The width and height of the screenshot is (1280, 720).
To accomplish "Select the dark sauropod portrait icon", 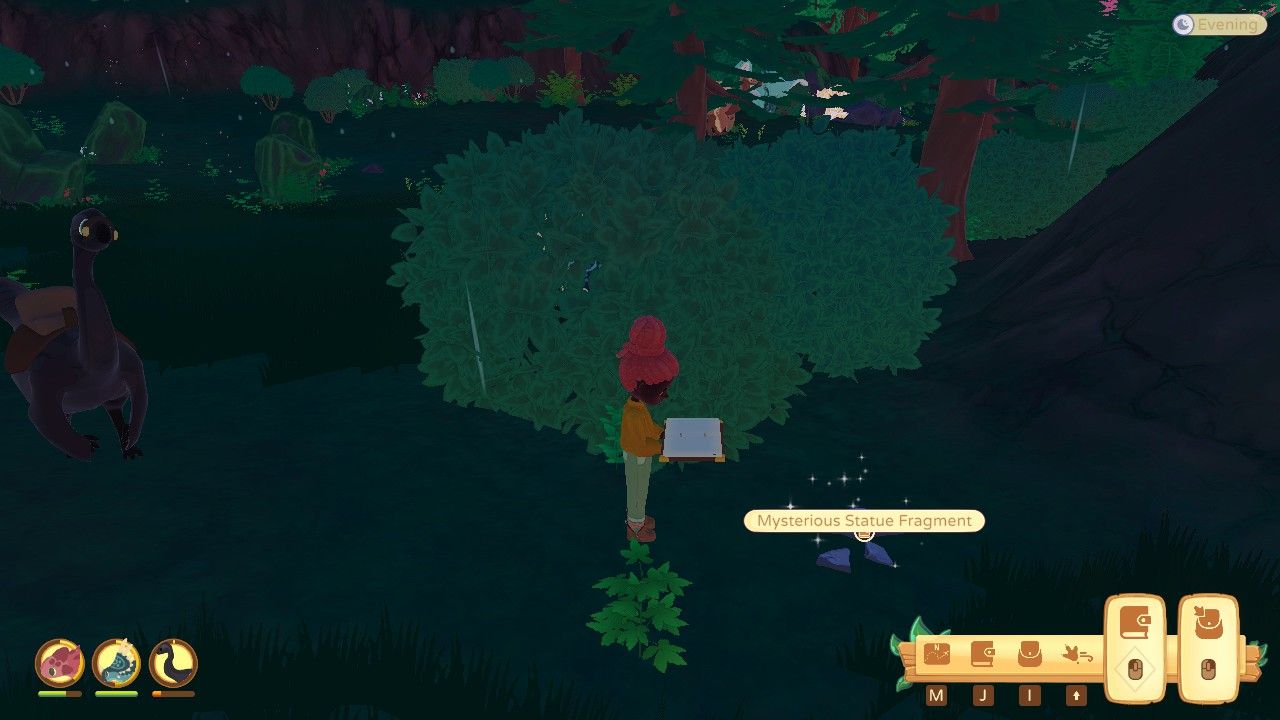I will click(173, 662).
